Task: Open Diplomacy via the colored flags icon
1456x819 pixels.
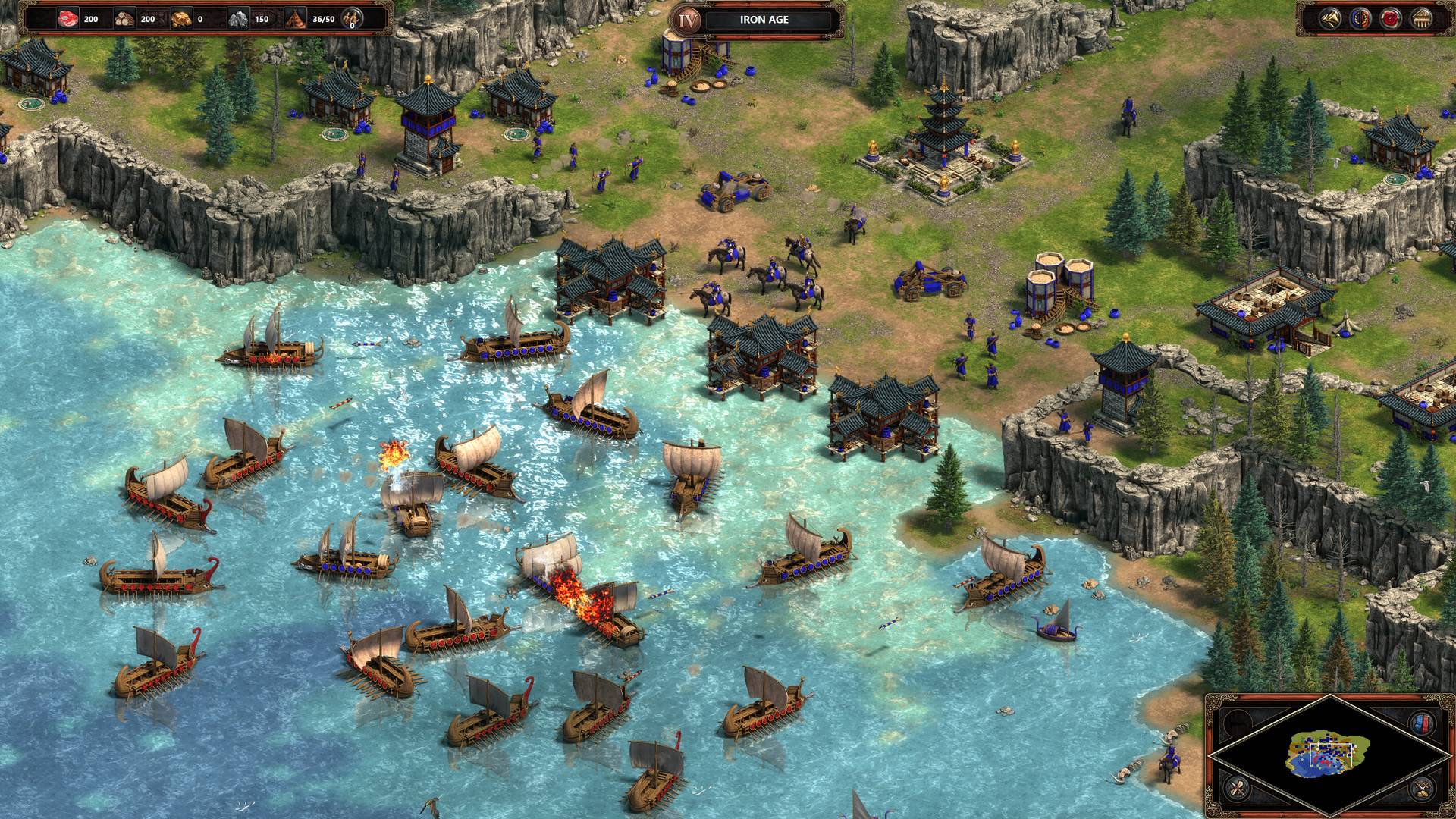Action: point(1360,19)
